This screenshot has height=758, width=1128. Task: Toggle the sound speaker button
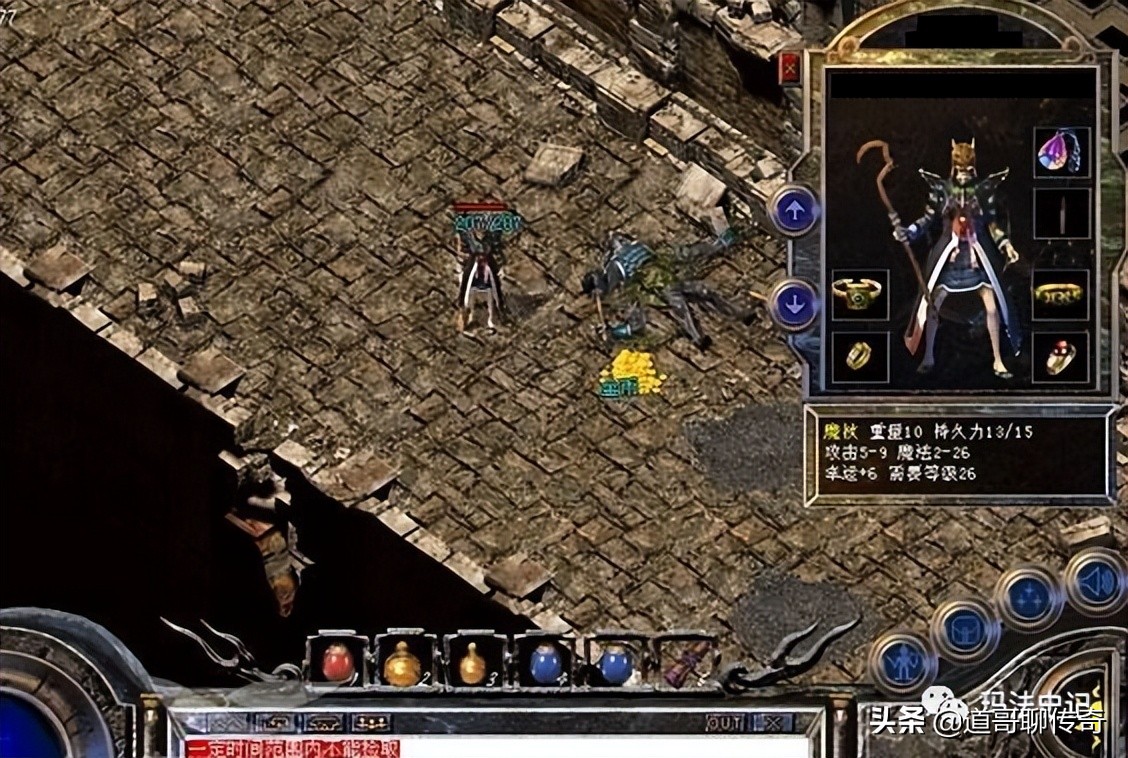[1095, 580]
